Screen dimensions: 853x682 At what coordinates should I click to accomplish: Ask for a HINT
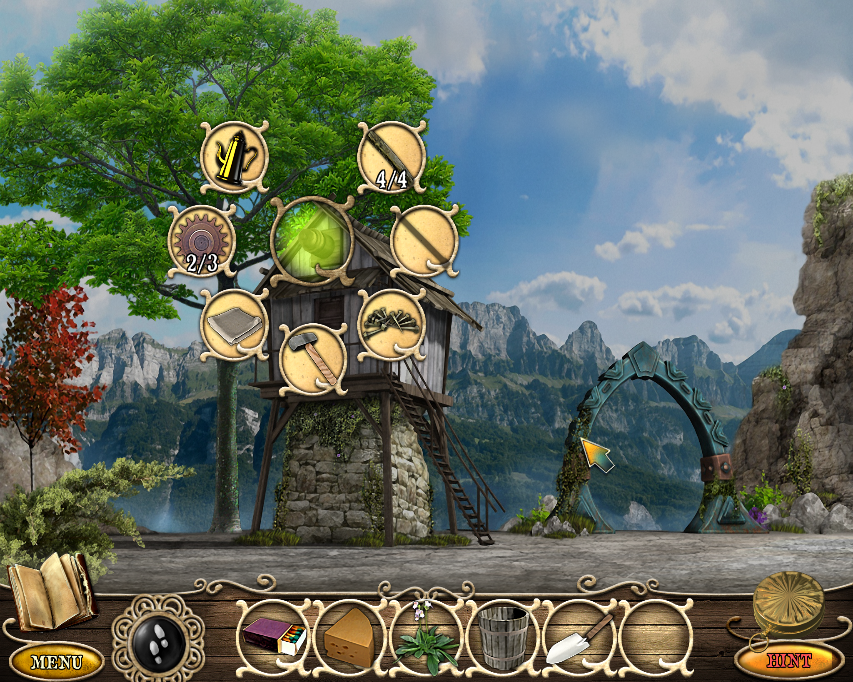pyautogui.click(x=789, y=660)
